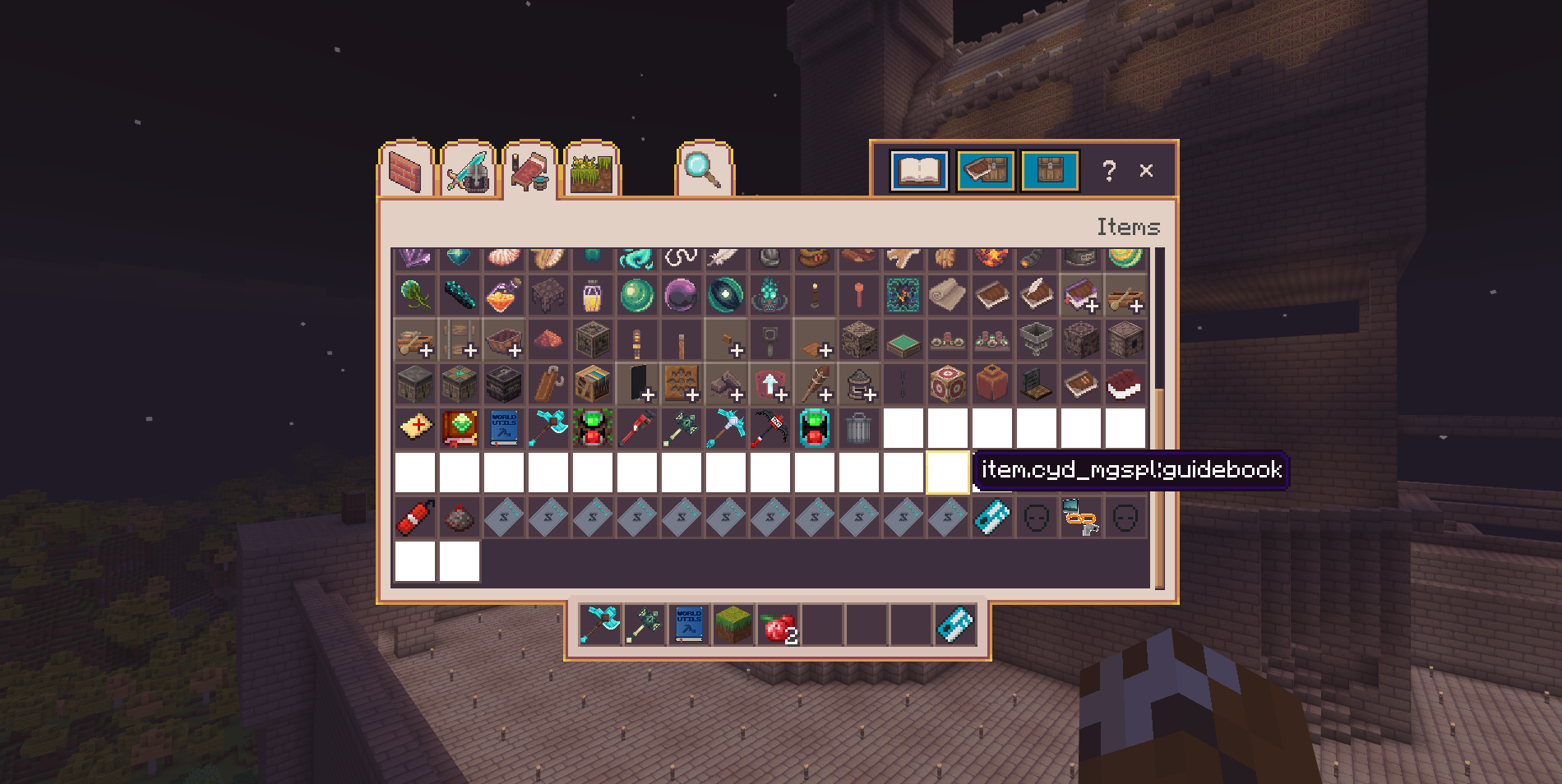Close the creative inventory panel
1562x784 pixels.
tap(1146, 171)
